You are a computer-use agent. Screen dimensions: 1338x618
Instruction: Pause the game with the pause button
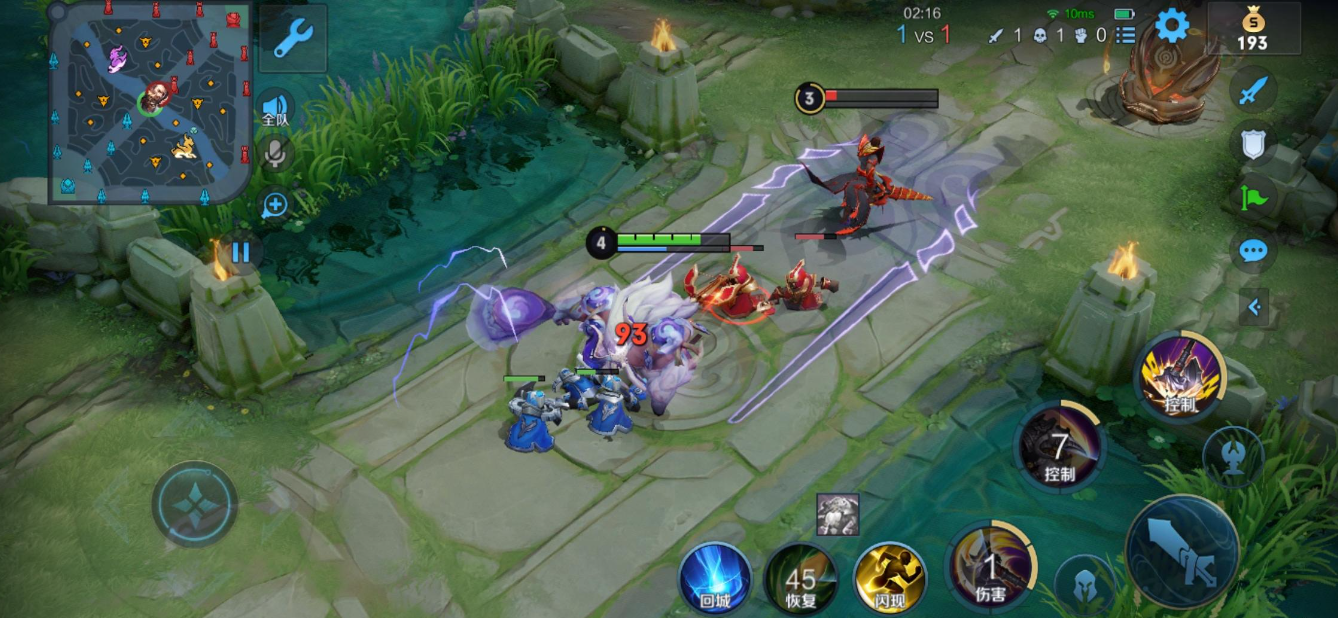coord(241,251)
